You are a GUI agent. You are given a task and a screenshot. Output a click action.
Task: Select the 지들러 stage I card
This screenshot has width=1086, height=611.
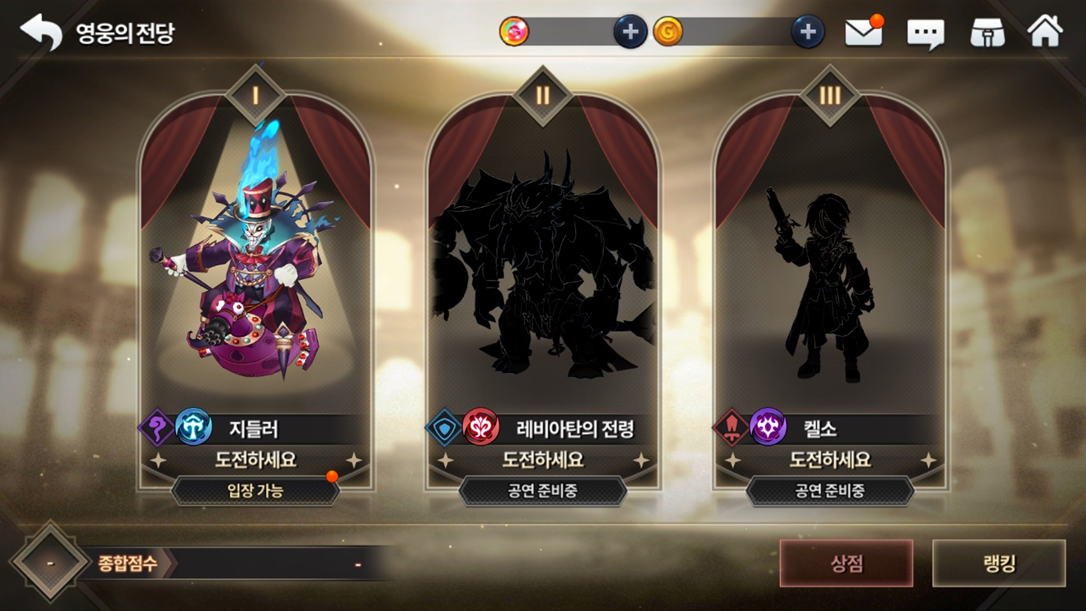256,270
